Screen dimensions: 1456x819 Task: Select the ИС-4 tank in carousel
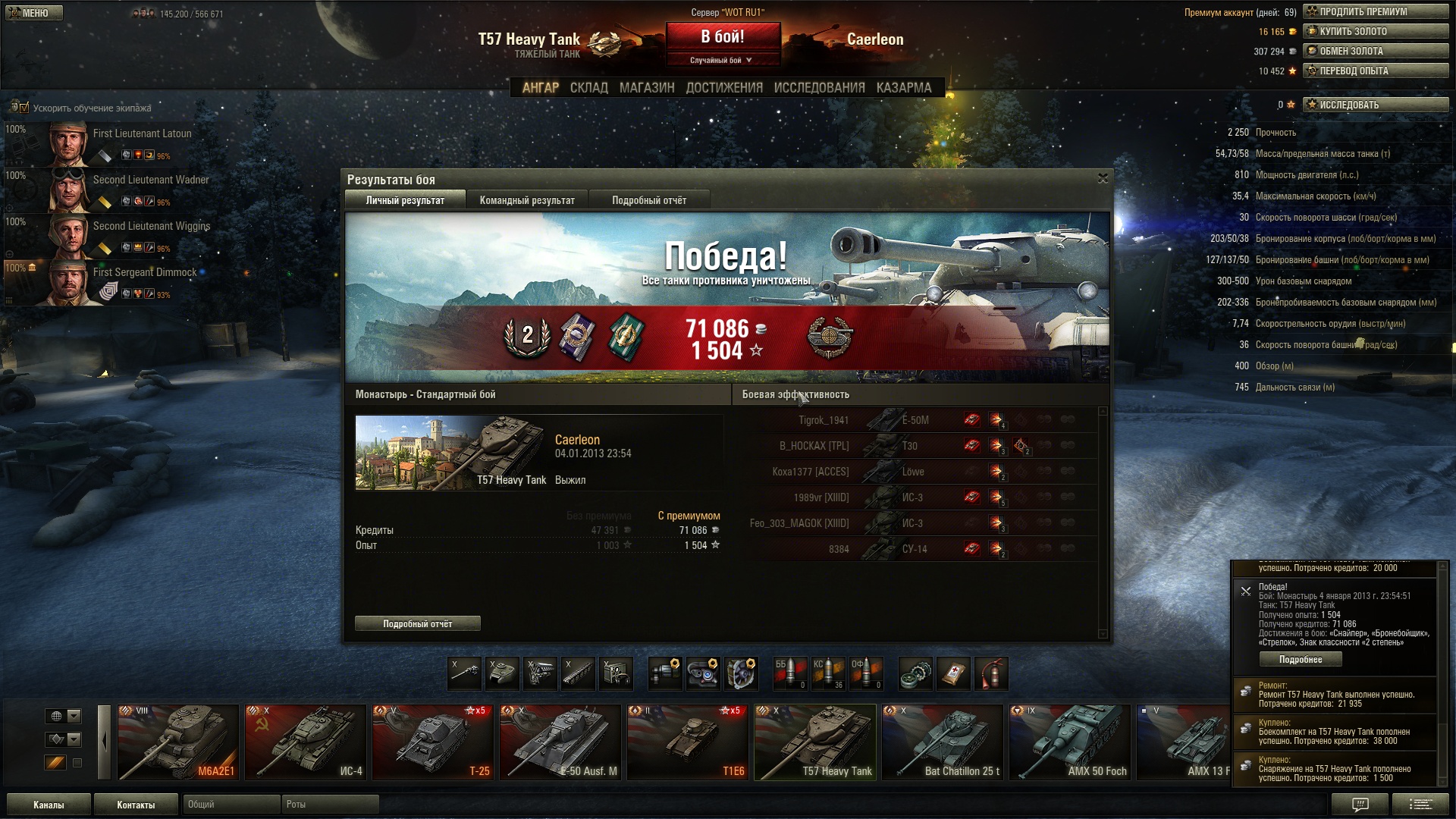[306, 742]
